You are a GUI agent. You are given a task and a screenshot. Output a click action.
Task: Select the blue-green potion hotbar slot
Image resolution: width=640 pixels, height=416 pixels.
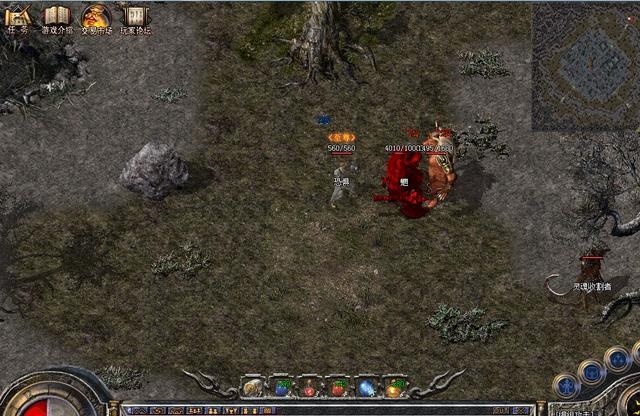(x=282, y=387)
